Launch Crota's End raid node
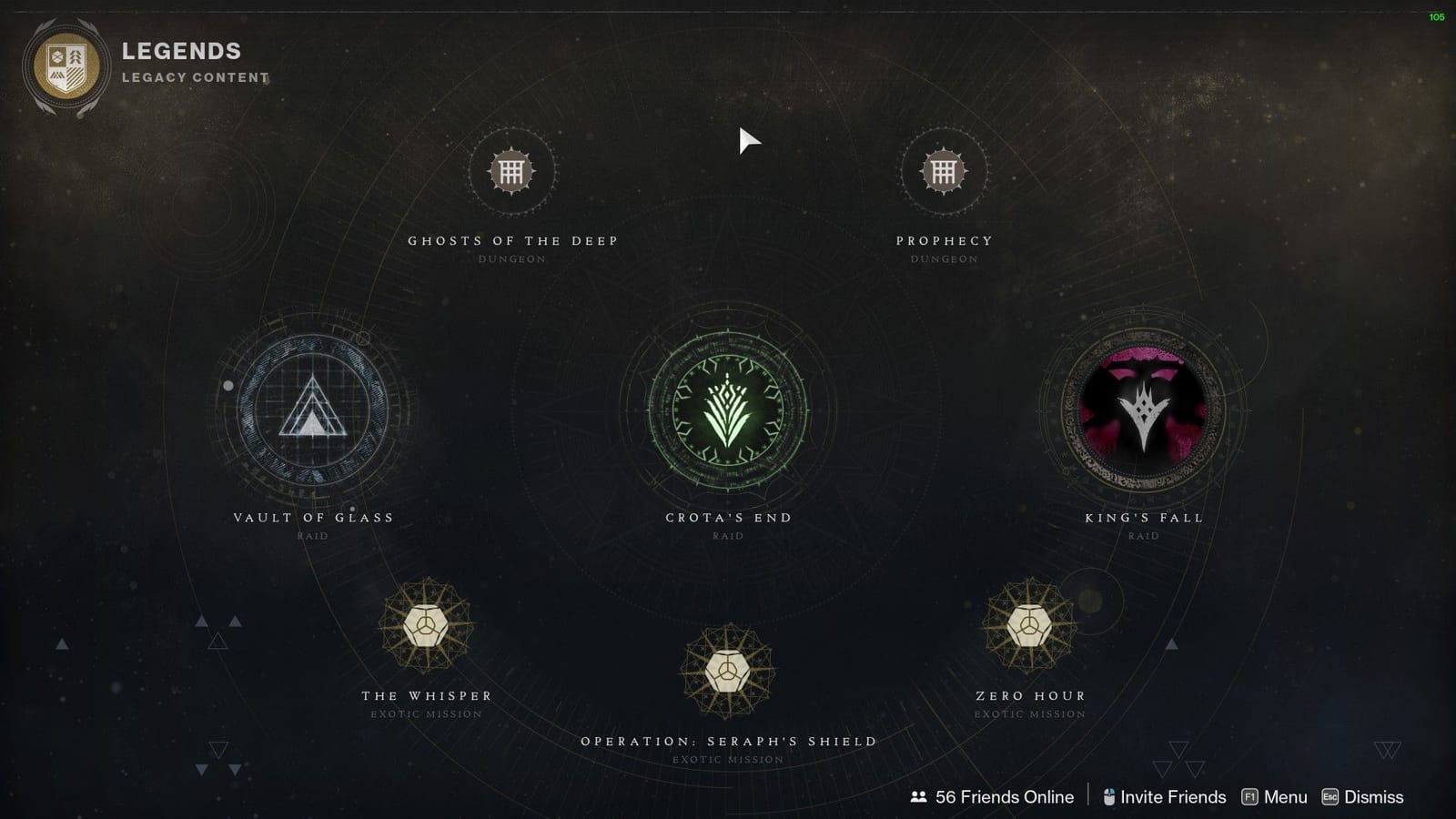Screen dimensions: 1456x819 [x=727, y=412]
